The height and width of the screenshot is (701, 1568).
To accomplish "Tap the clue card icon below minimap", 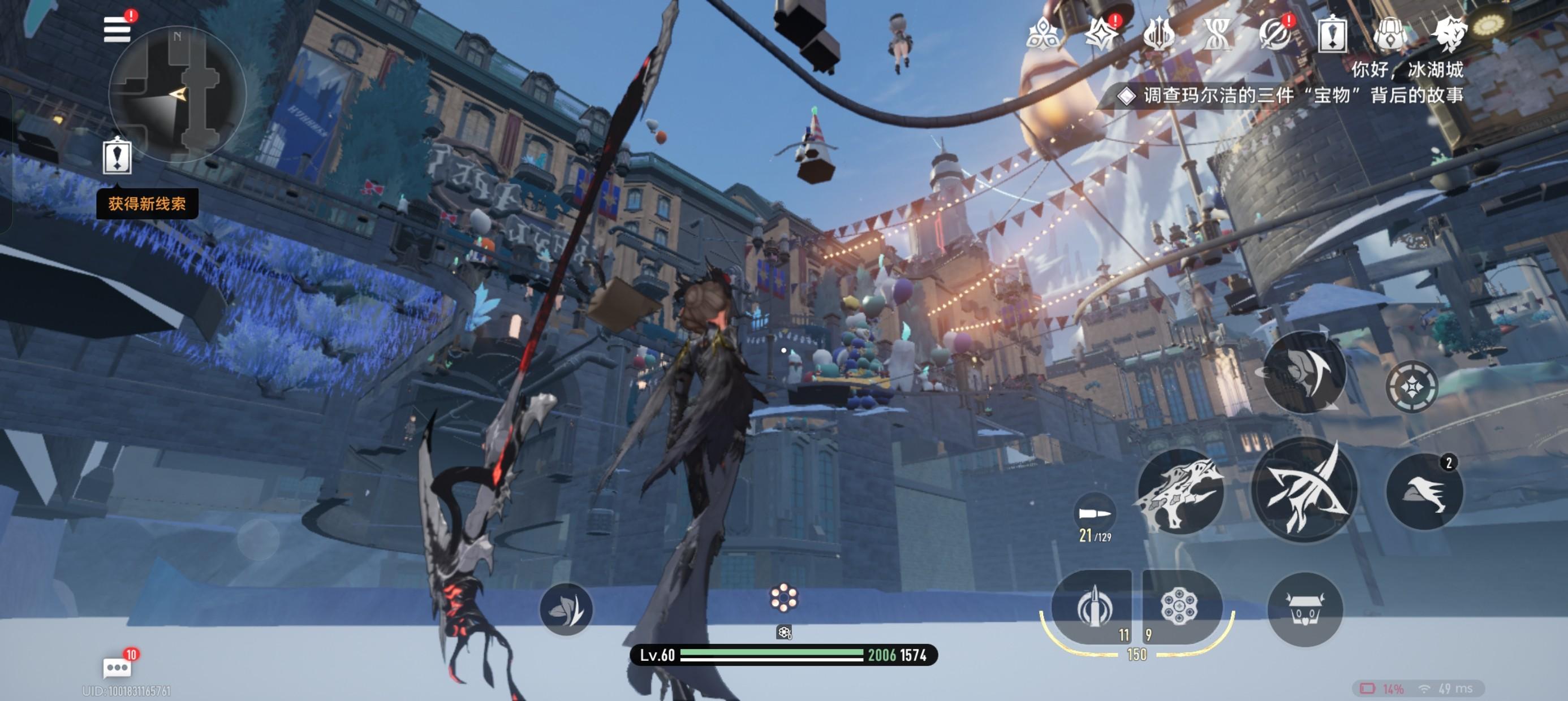I will coord(117,157).
